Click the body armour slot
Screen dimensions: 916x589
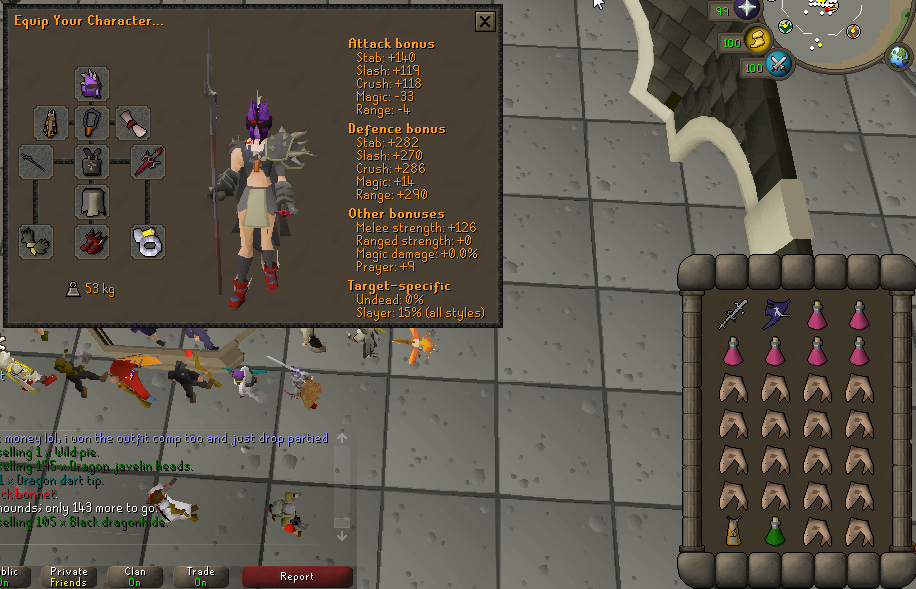92,161
